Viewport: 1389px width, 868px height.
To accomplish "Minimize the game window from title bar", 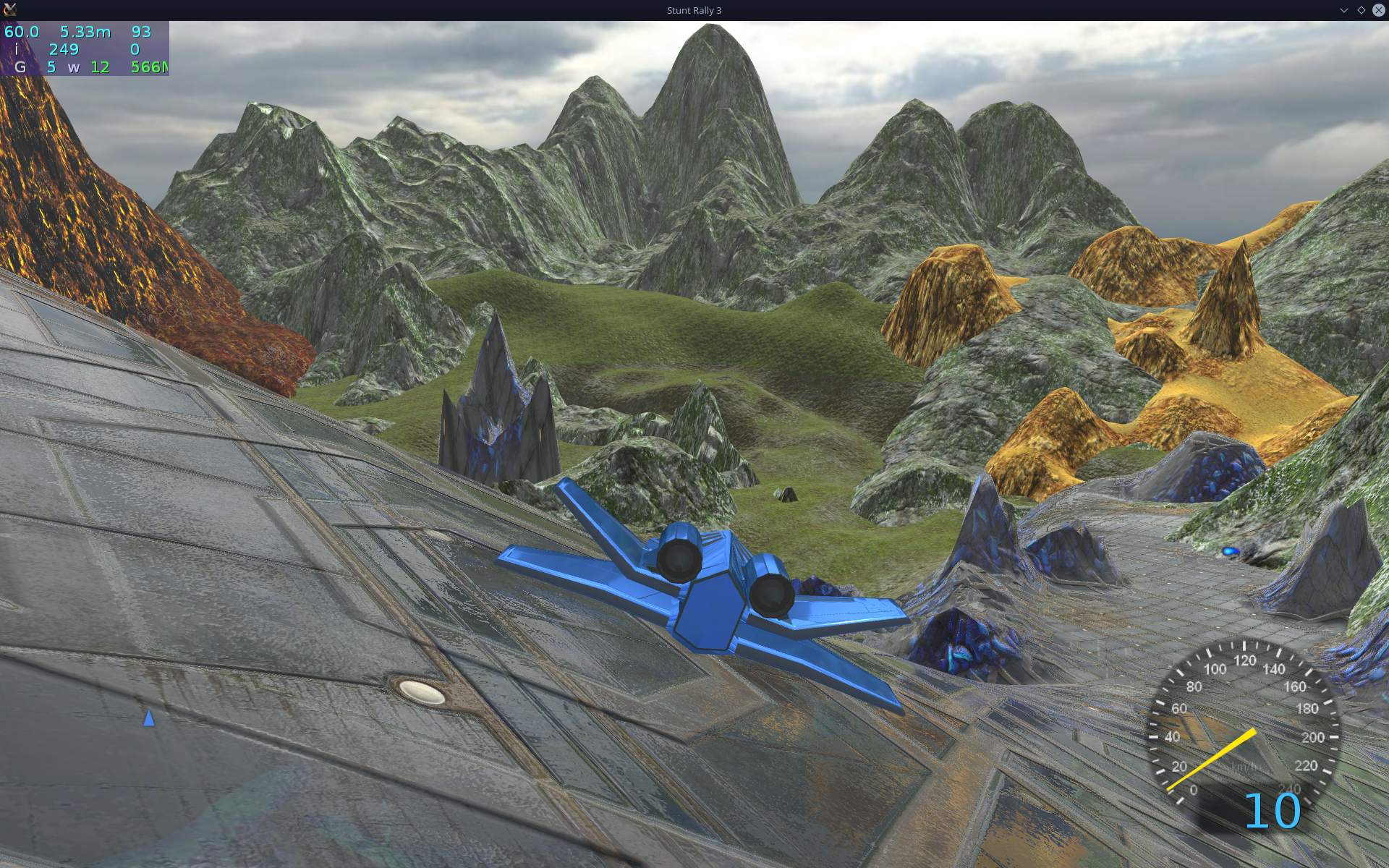I will click(1343, 10).
